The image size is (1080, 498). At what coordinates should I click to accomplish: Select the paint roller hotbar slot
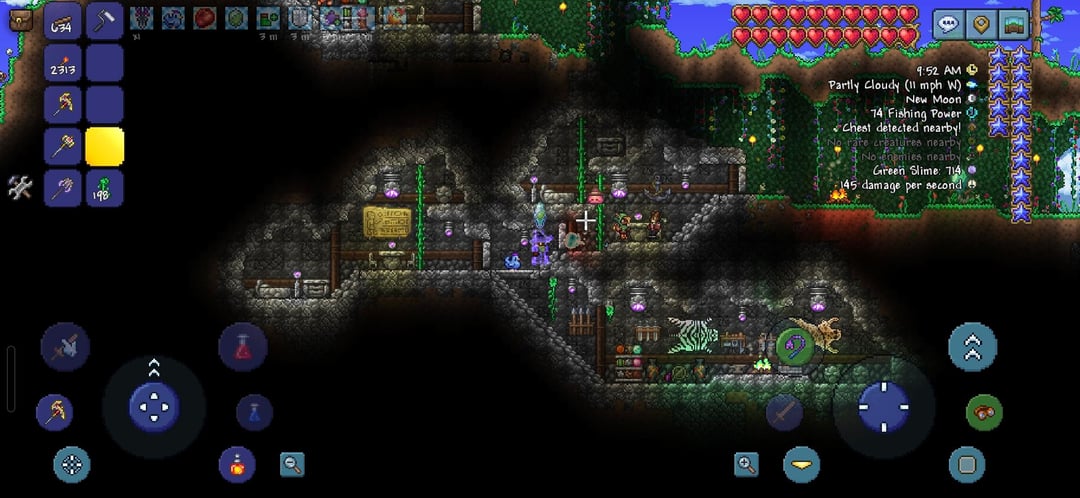tap(104, 22)
